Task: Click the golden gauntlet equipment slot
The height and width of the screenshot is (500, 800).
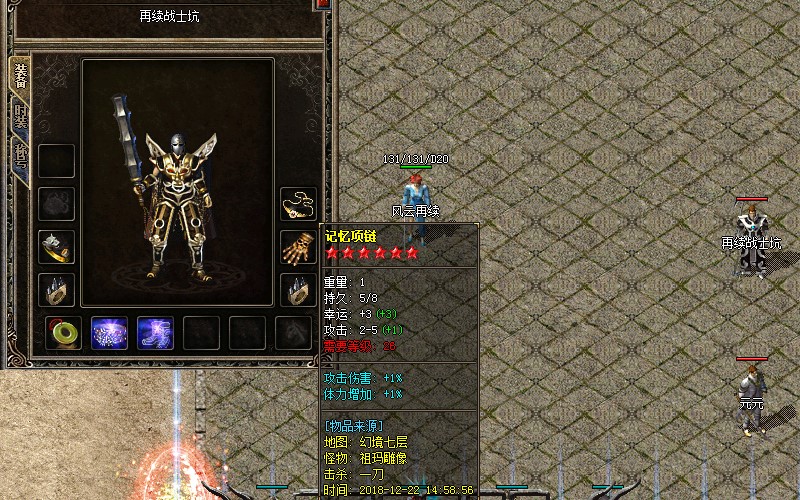Action: (x=298, y=246)
